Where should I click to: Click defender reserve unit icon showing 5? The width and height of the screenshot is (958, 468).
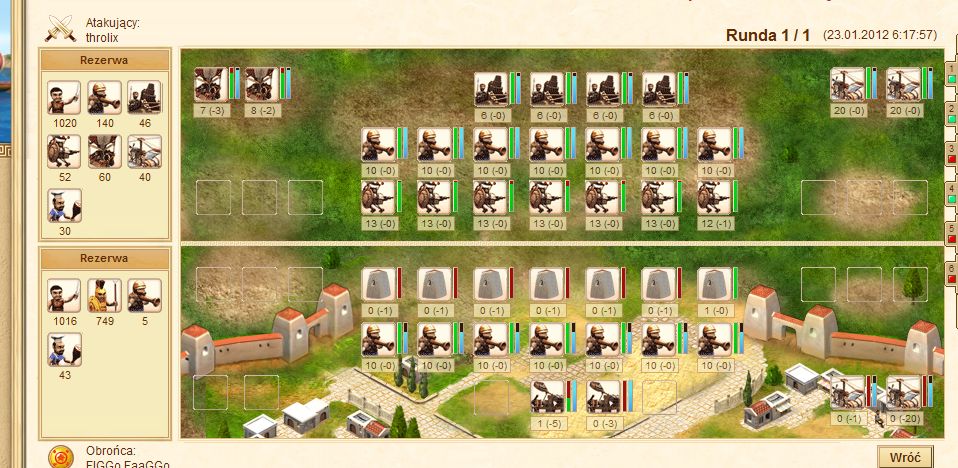click(144, 296)
